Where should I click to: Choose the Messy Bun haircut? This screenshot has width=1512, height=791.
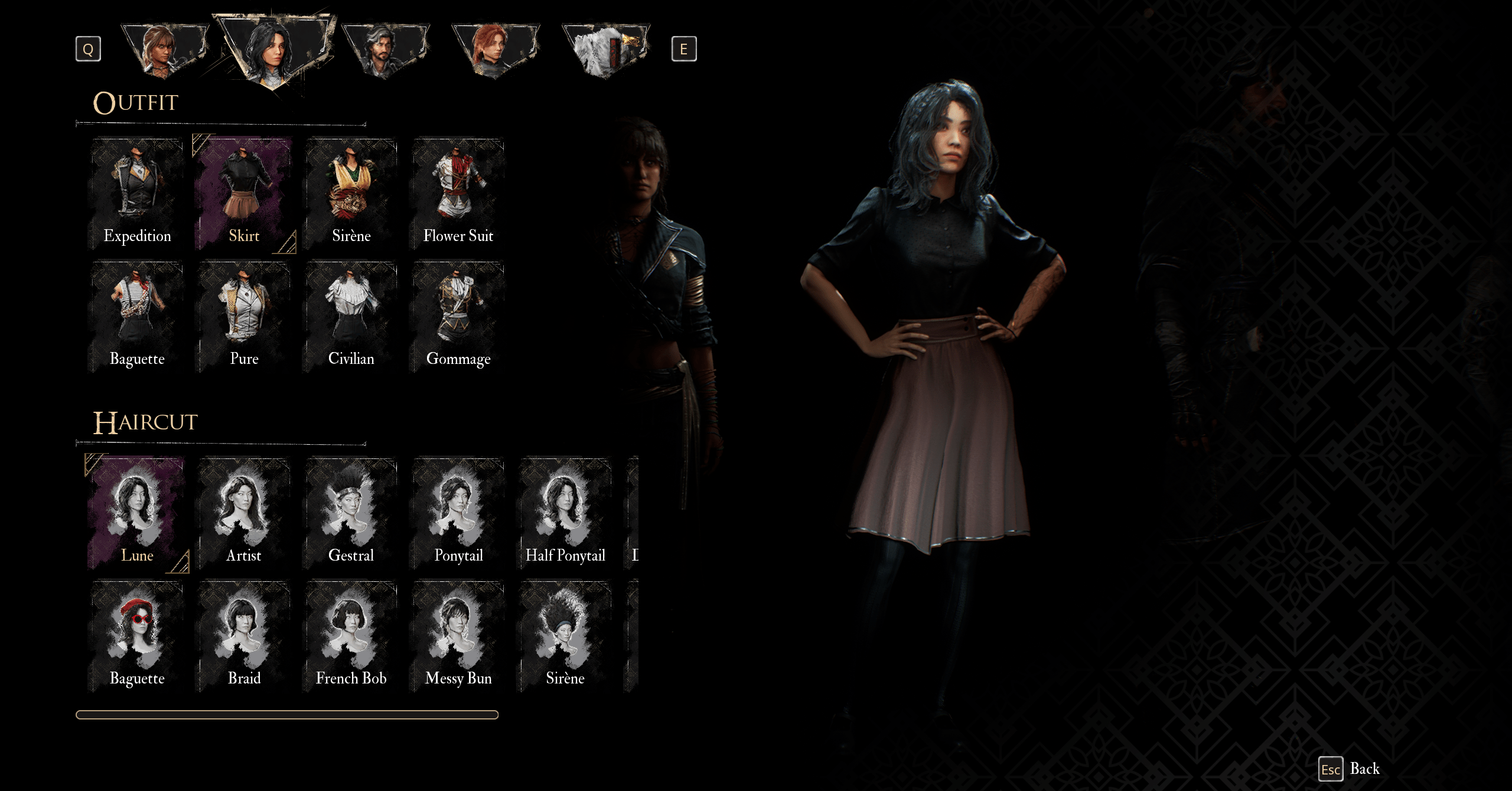(458, 636)
